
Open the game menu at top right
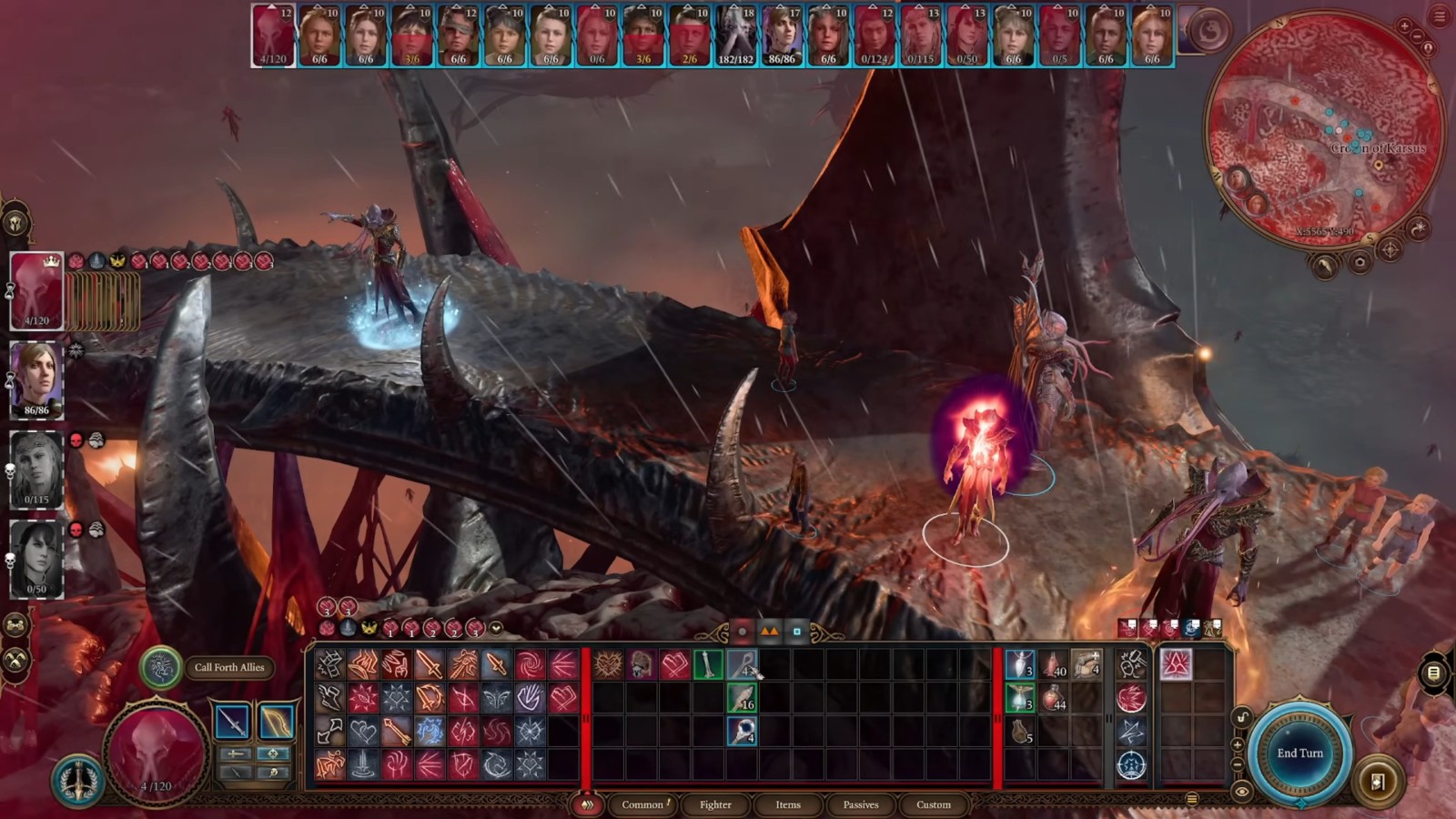[1440, 15]
